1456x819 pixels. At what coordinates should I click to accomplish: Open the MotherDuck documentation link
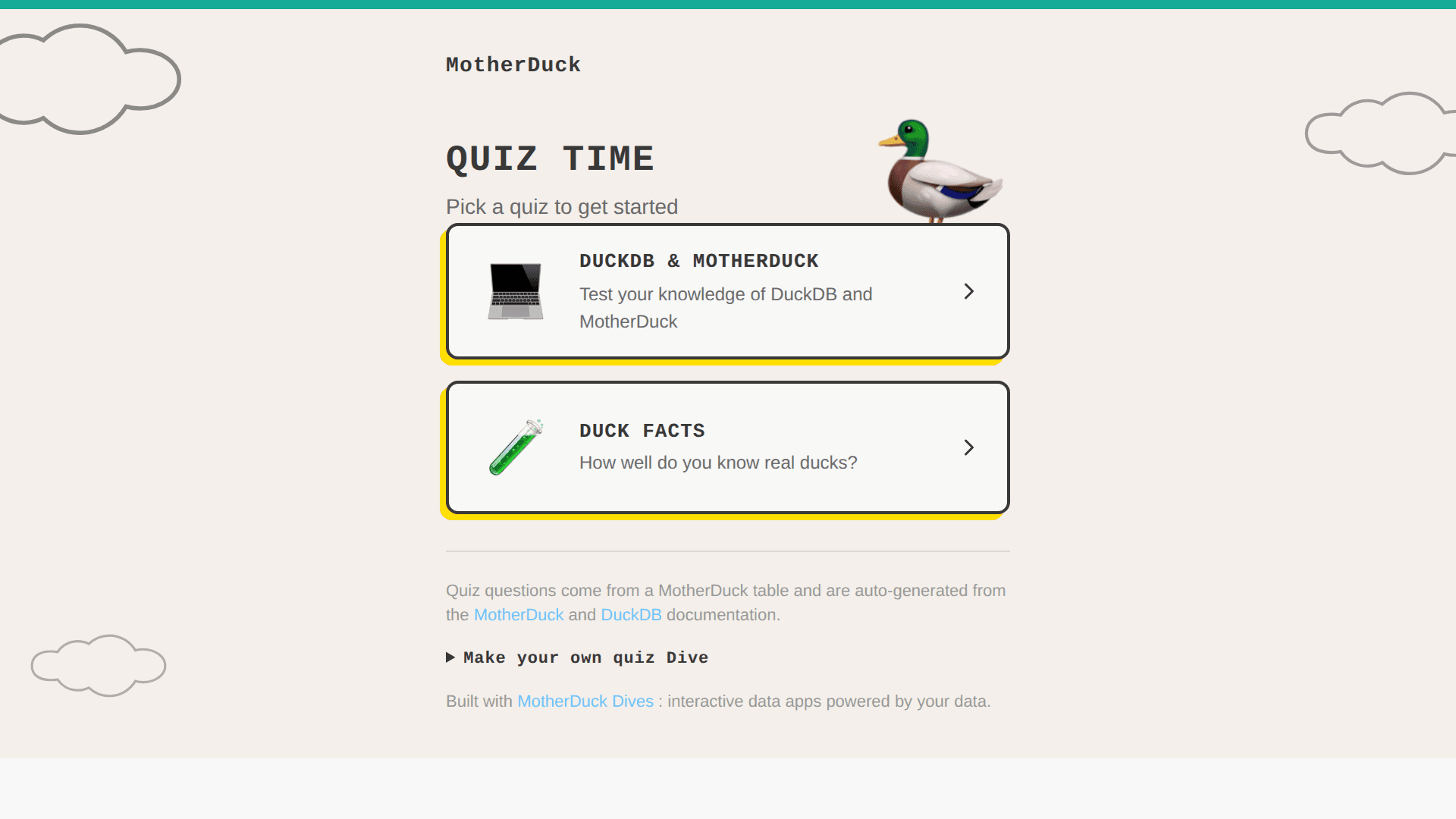(x=519, y=615)
